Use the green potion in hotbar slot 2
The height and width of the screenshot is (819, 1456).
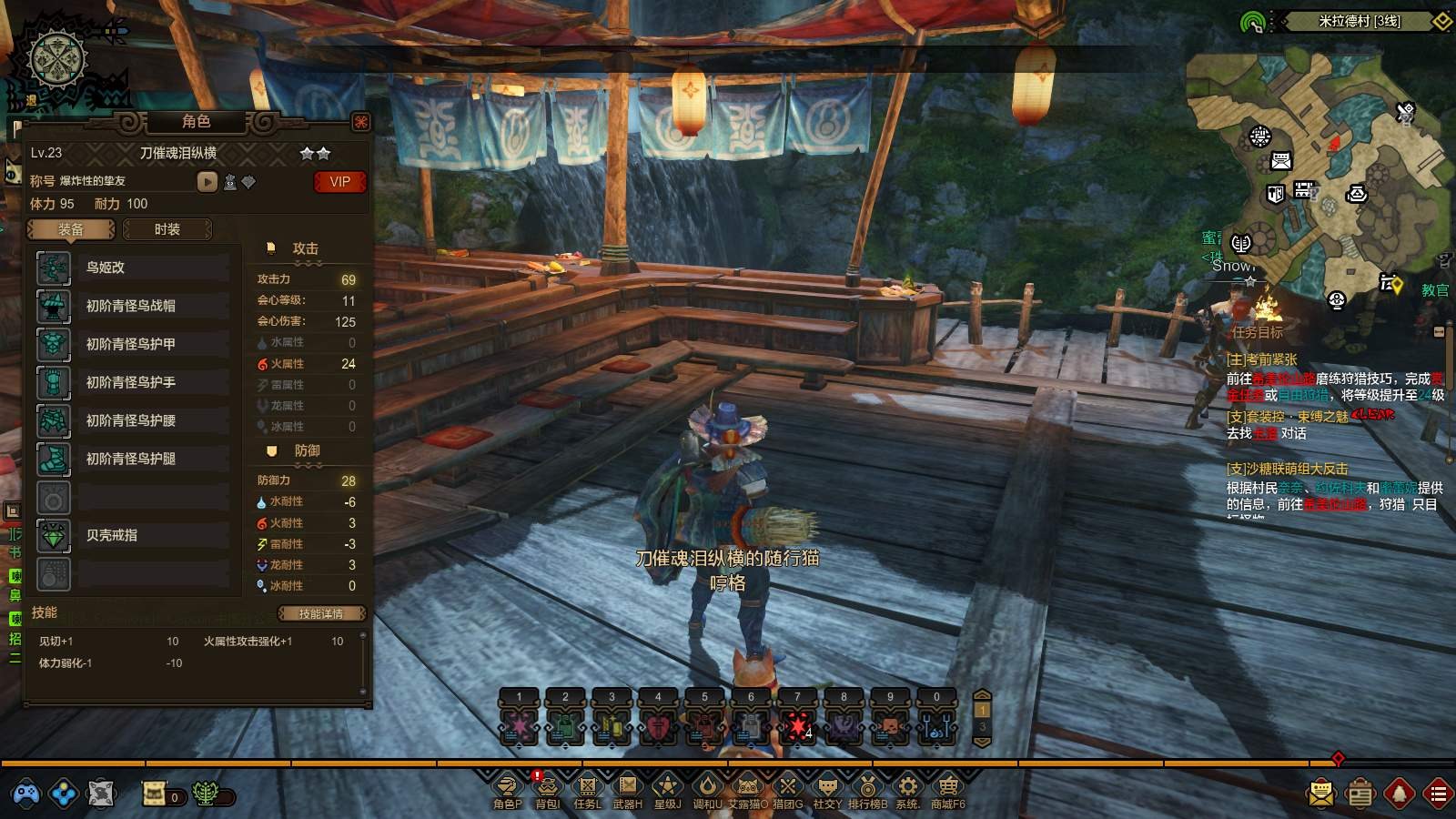pos(565,726)
